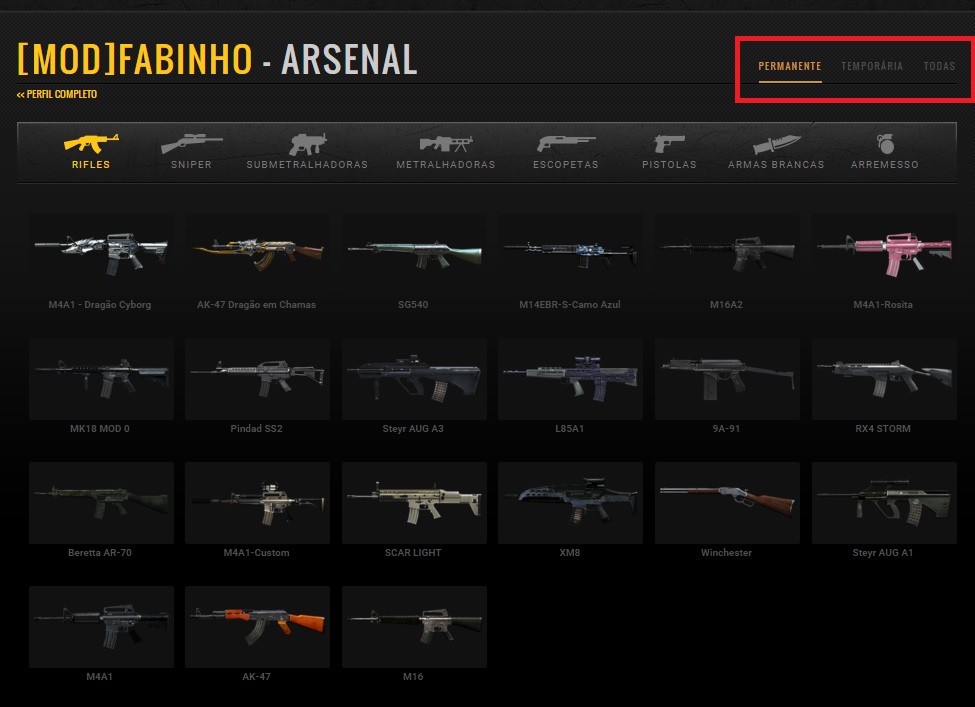Screen dimensions: 975x707
Task: Show the Escopetas shotgun category
Action: click(566, 152)
